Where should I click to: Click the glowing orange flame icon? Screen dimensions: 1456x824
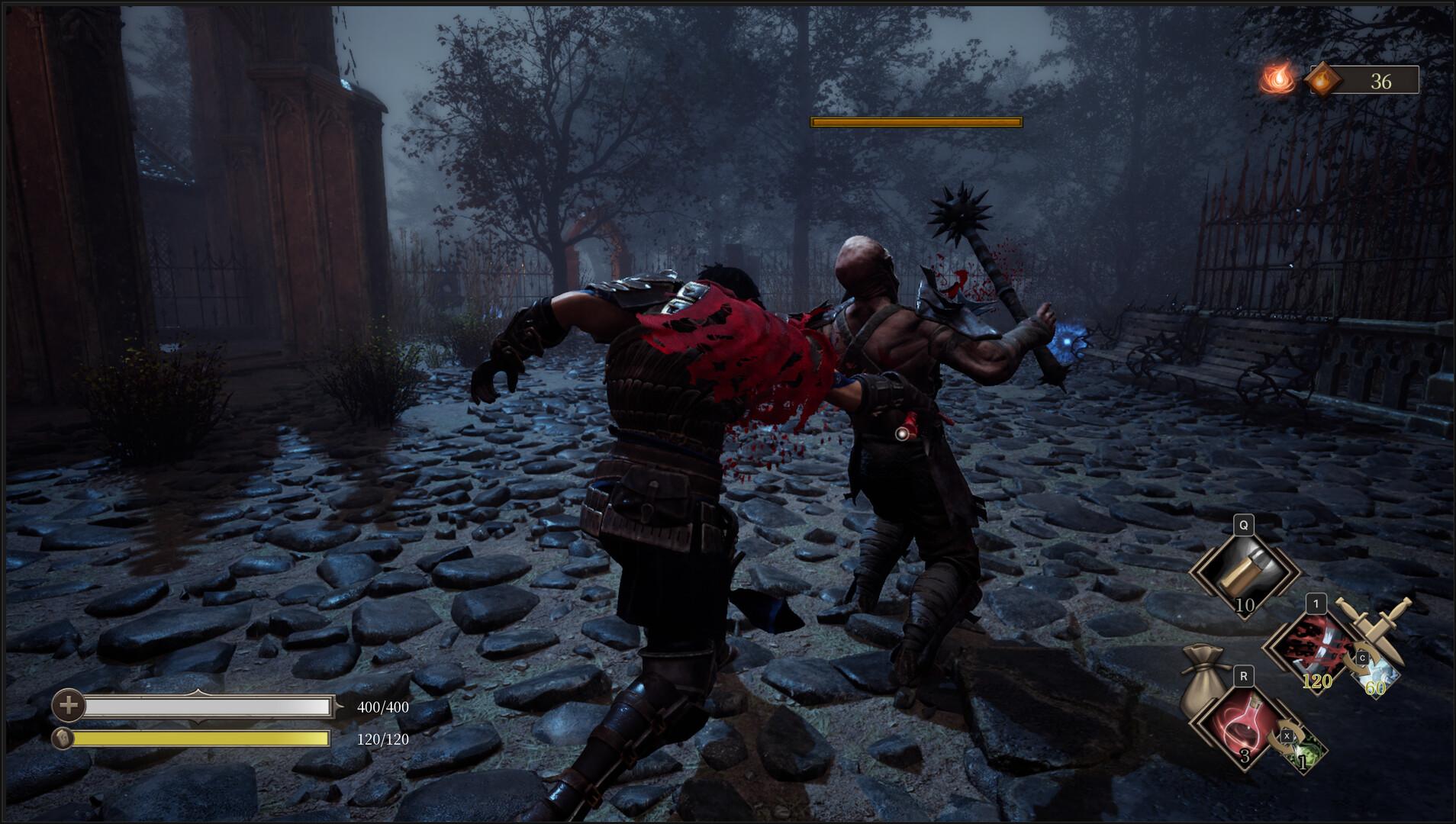point(1274,79)
